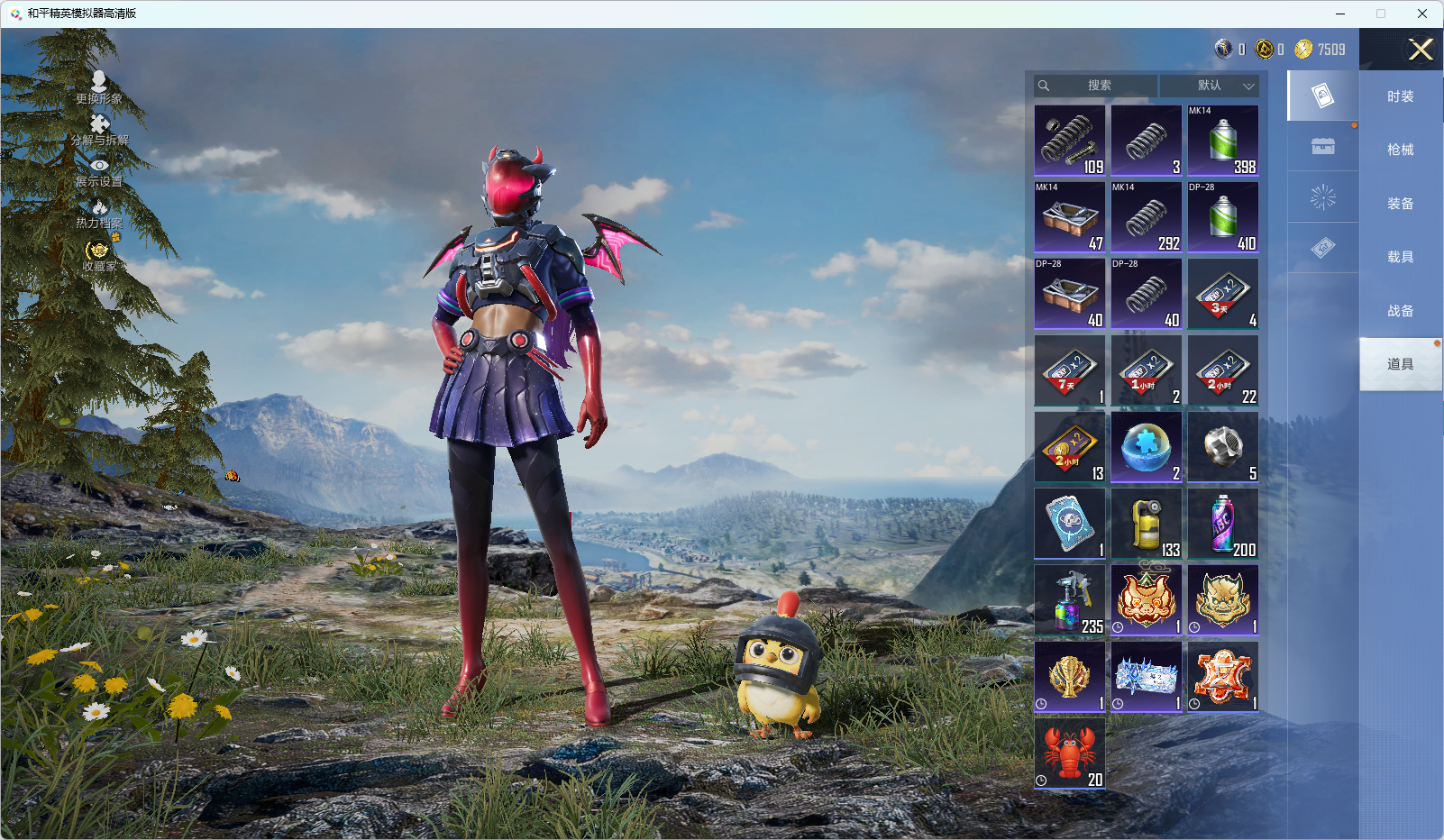Viewport: 1444px width, 840px height.
Task: Open 分解与拆解 dismantle option
Action: tap(99, 130)
